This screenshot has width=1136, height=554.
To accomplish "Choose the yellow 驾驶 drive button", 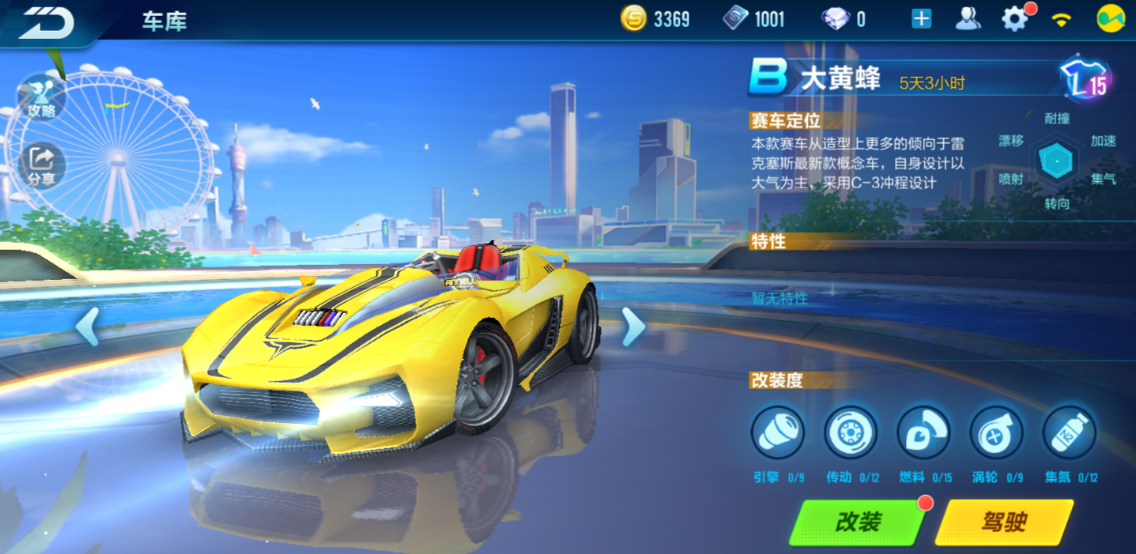I will click(1003, 521).
